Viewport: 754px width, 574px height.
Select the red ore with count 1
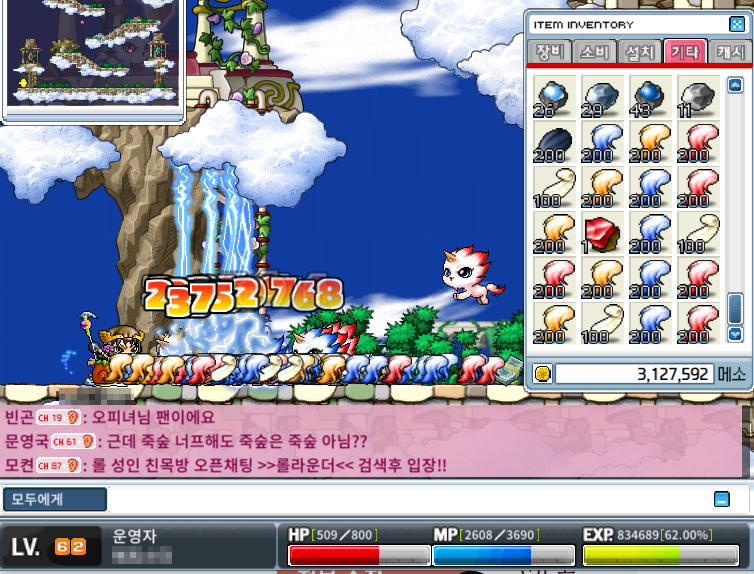[600, 233]
